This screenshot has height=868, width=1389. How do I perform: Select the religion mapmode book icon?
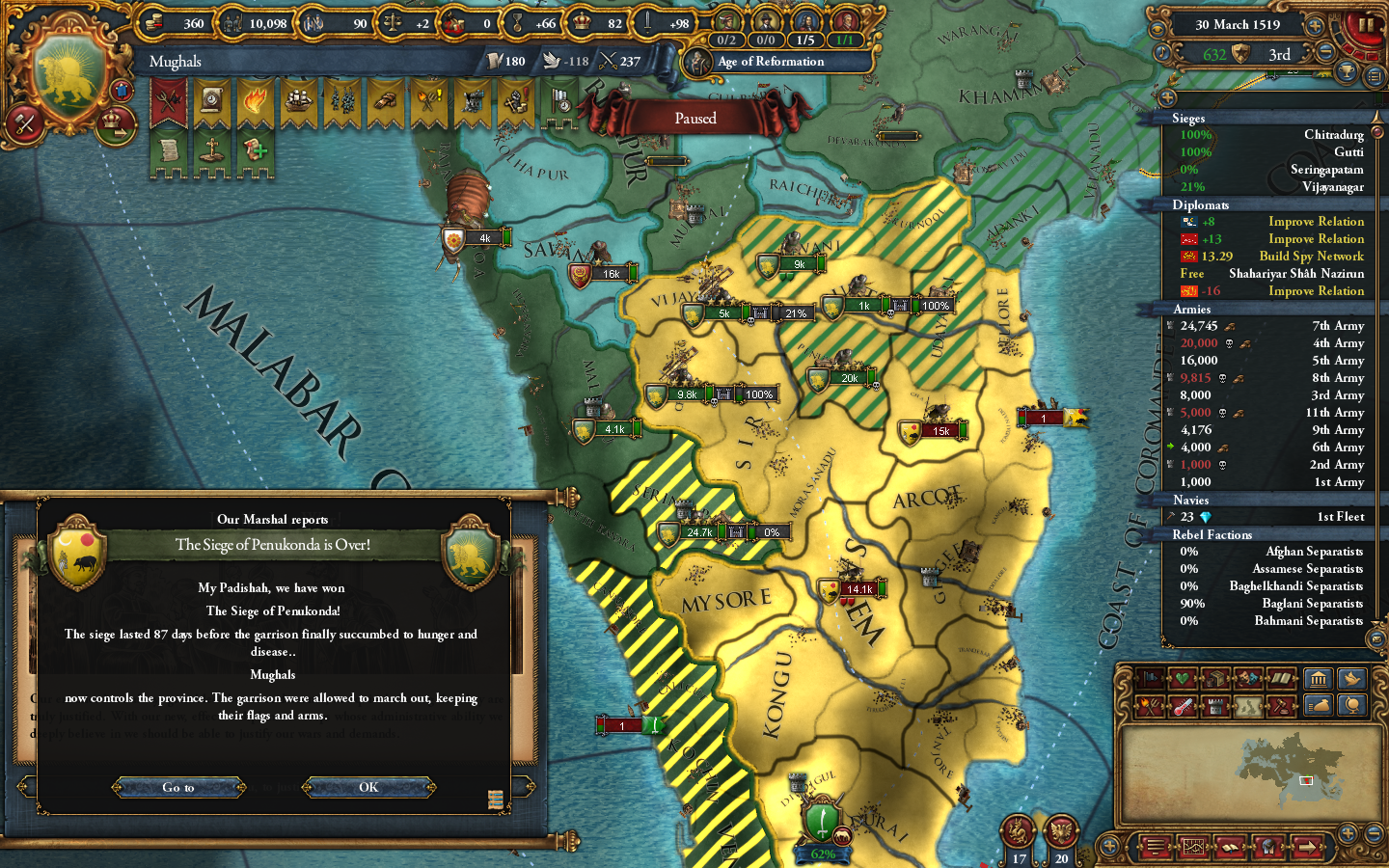click(x=1281, y=679)
